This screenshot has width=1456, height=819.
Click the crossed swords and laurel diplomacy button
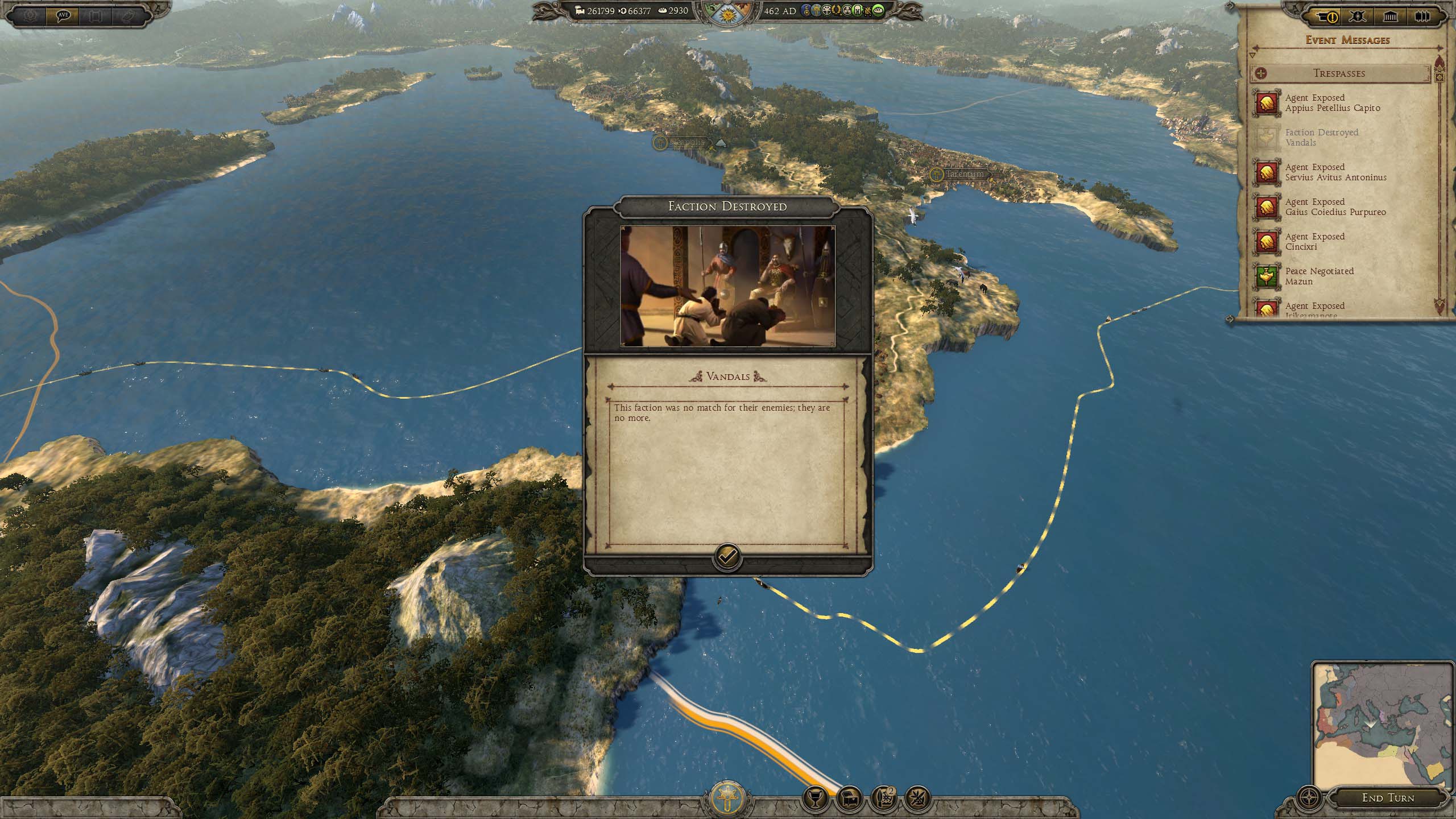tap(917, 799)
